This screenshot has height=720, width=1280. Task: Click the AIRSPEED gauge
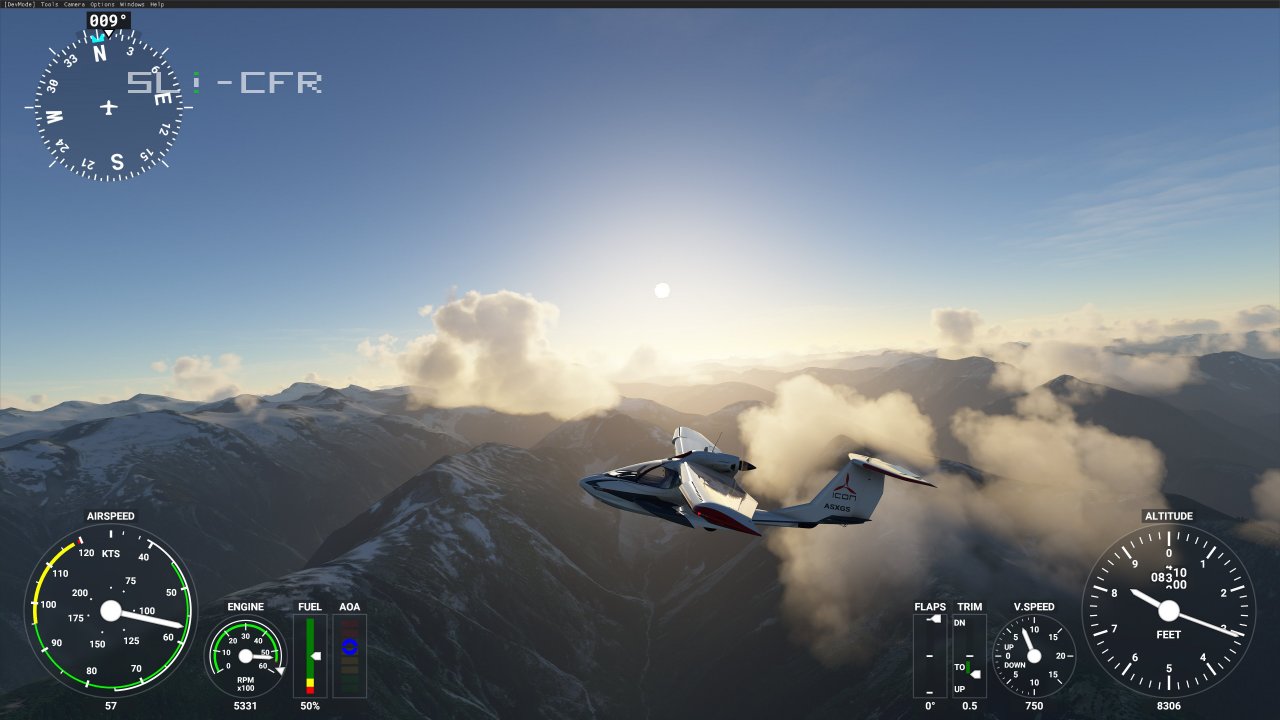click(x=113, y=612)
